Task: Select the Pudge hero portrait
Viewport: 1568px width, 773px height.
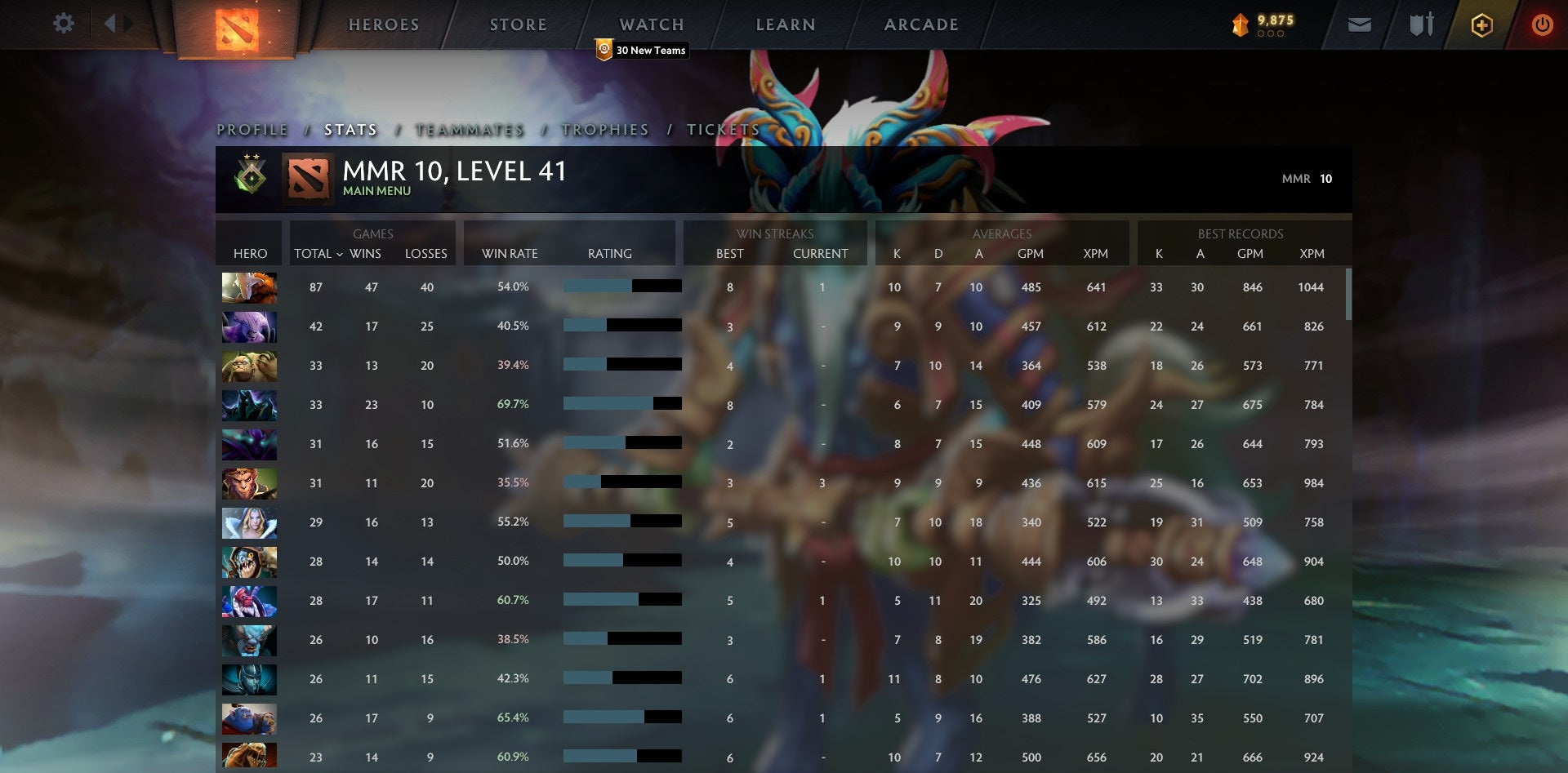Action: pos(249,365)
